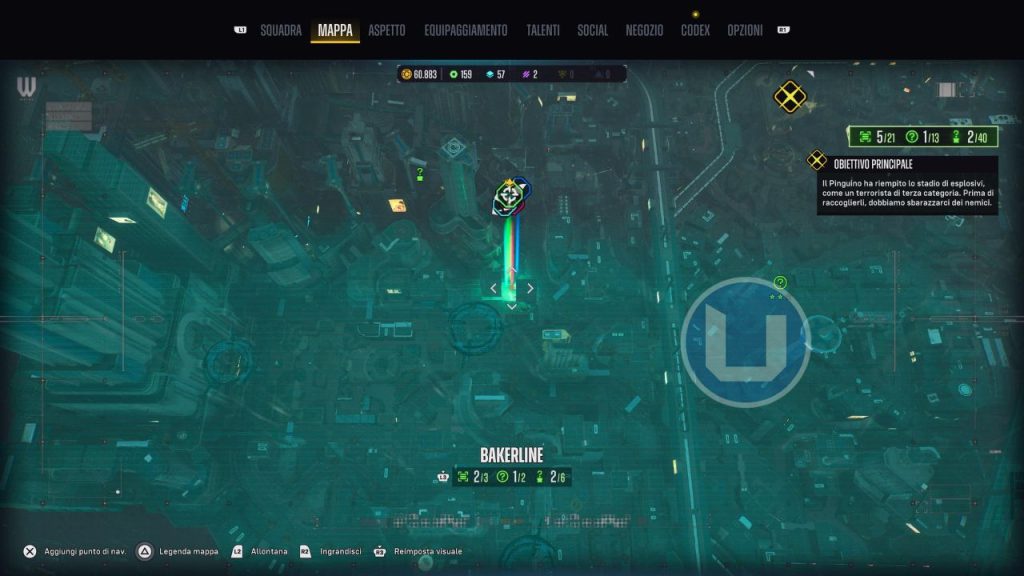Select the Bakerline district label
Screen dimensions: 1024x576
click(x=511, y=455)
